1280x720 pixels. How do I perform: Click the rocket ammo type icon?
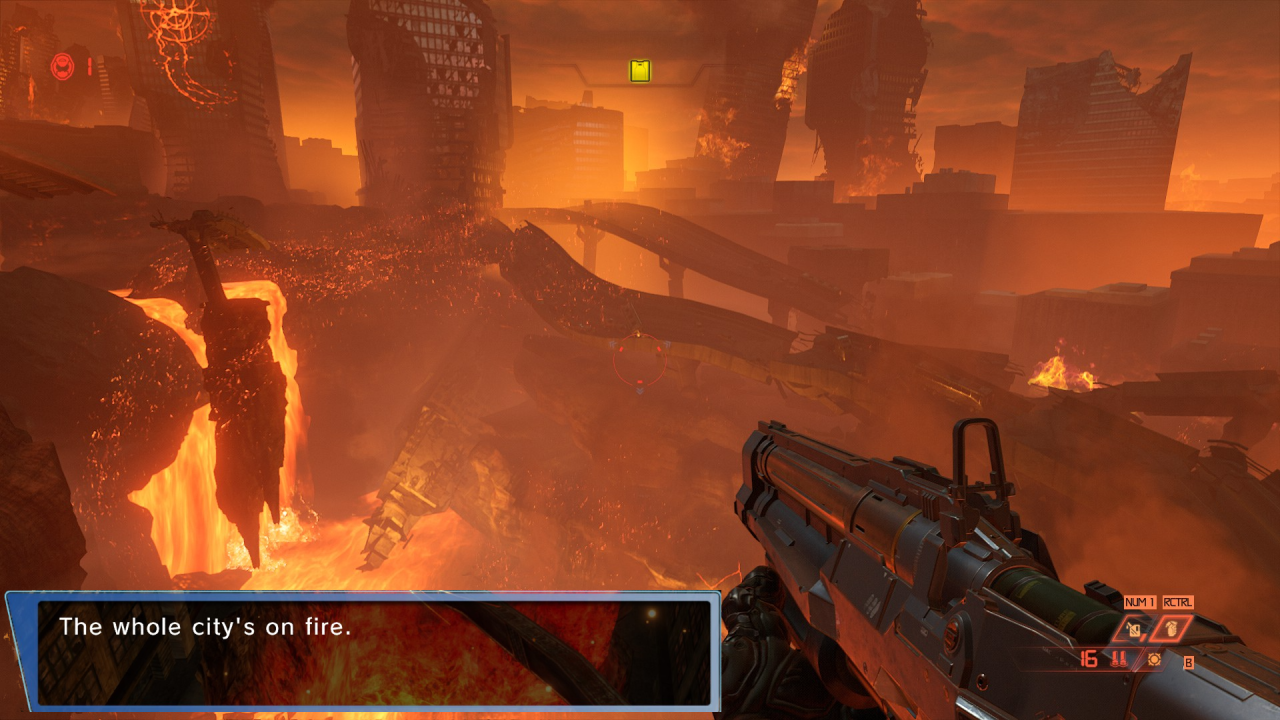tap(1120, 659)
